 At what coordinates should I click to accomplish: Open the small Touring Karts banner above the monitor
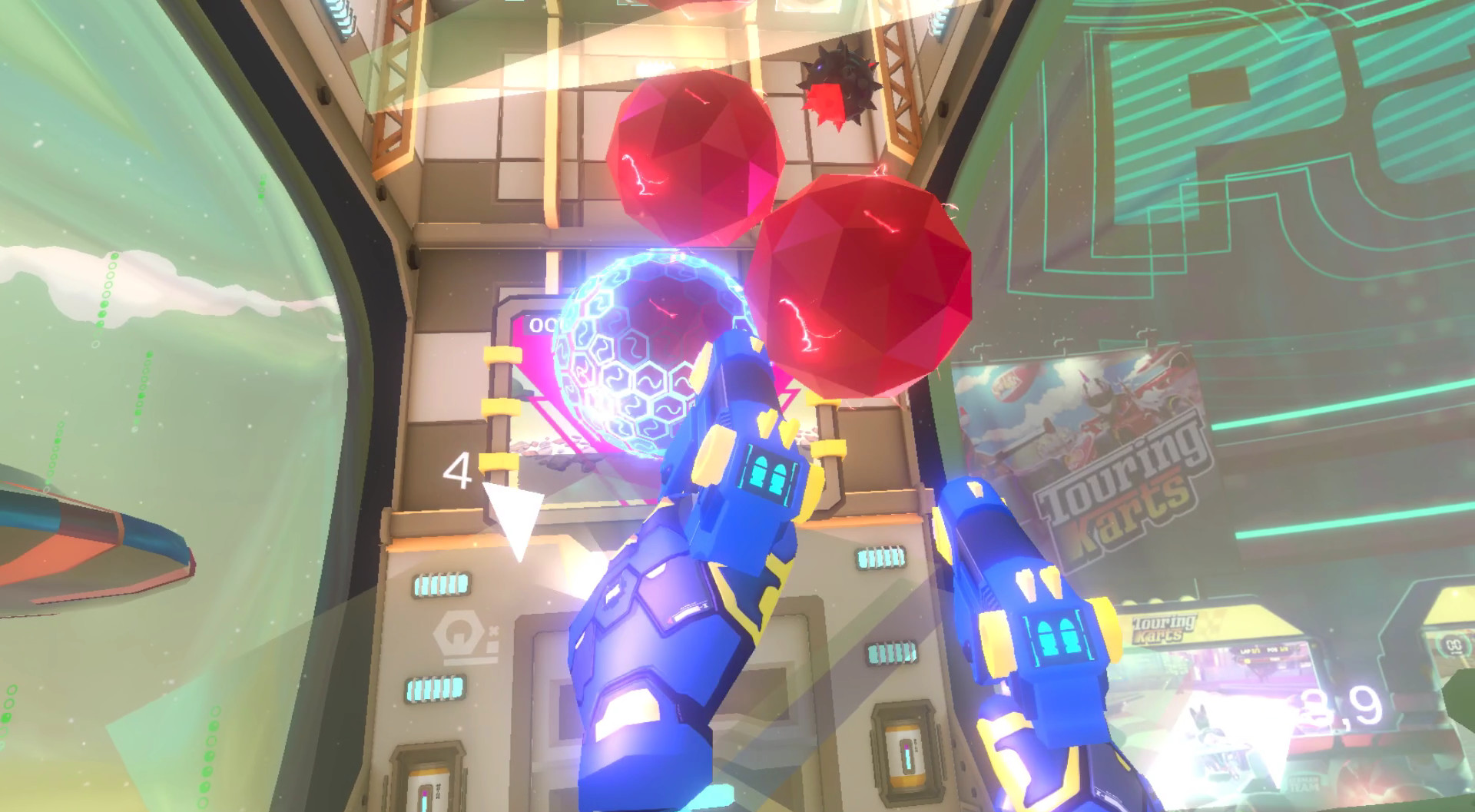pos(1163,628)
